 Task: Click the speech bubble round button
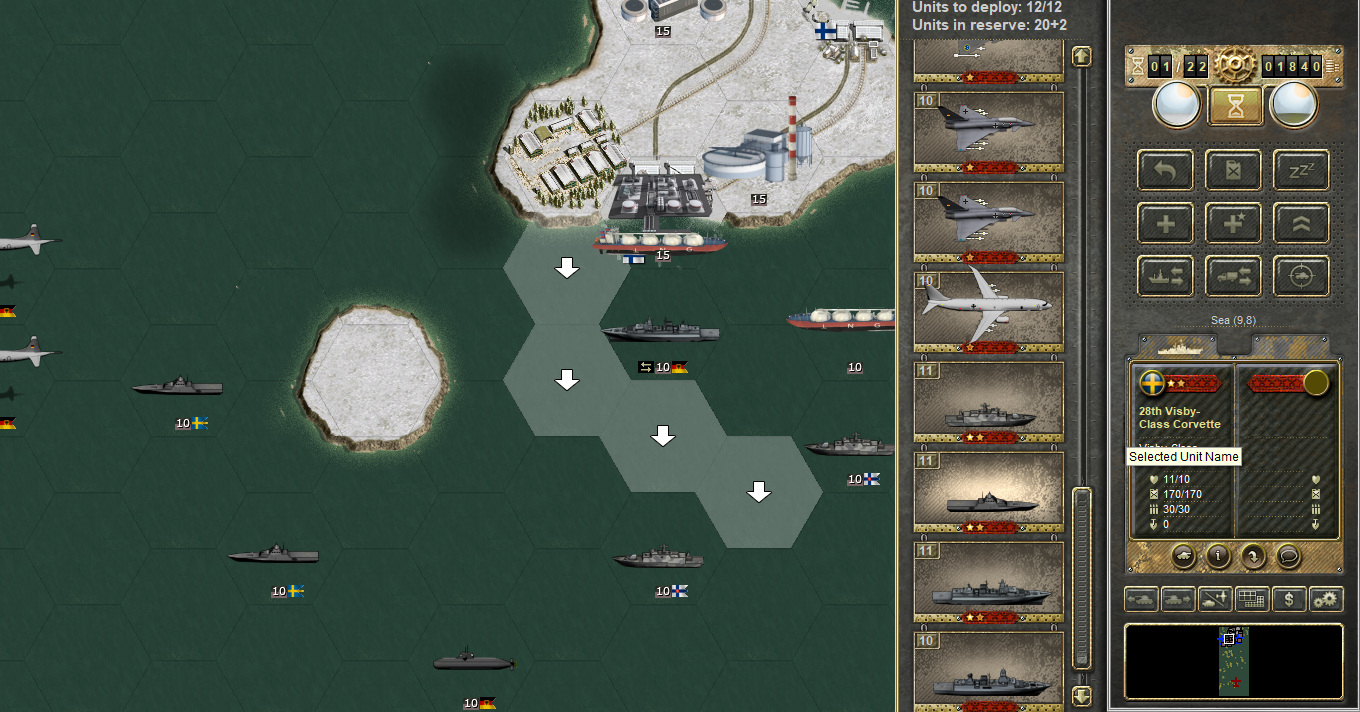point(1289,556)
